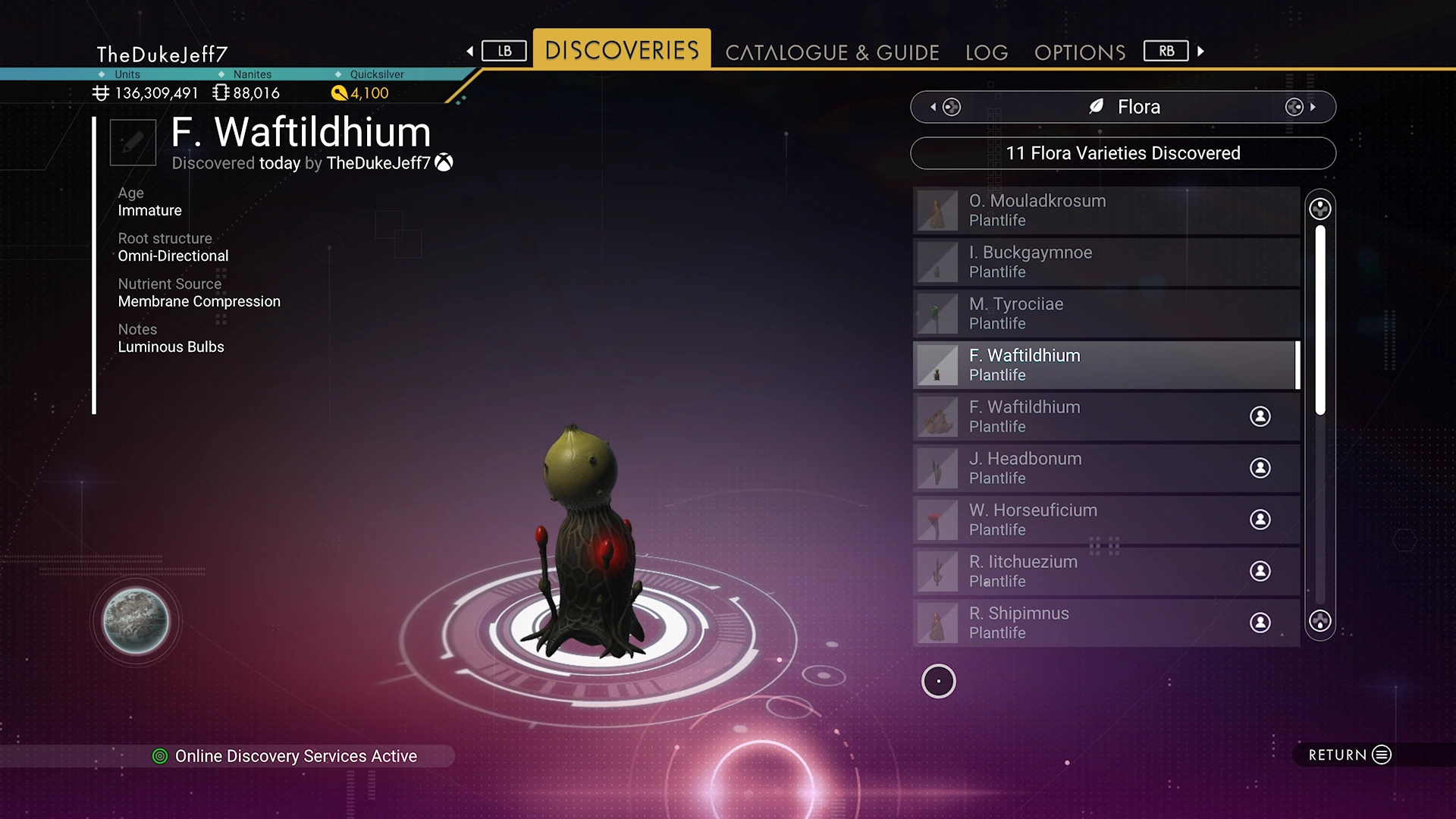Screen dimensions: 1456x819
Task: Choose O. Mouladkrosum from the flora list
Action: click(x=1106, y=210)
